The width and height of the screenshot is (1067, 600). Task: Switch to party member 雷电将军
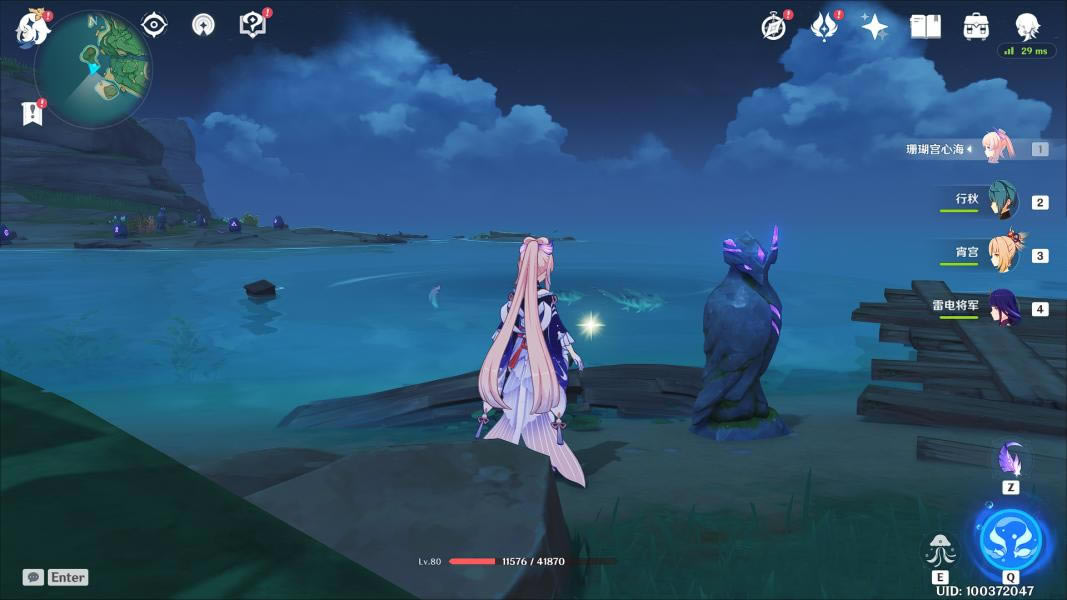coord(1001,307)
